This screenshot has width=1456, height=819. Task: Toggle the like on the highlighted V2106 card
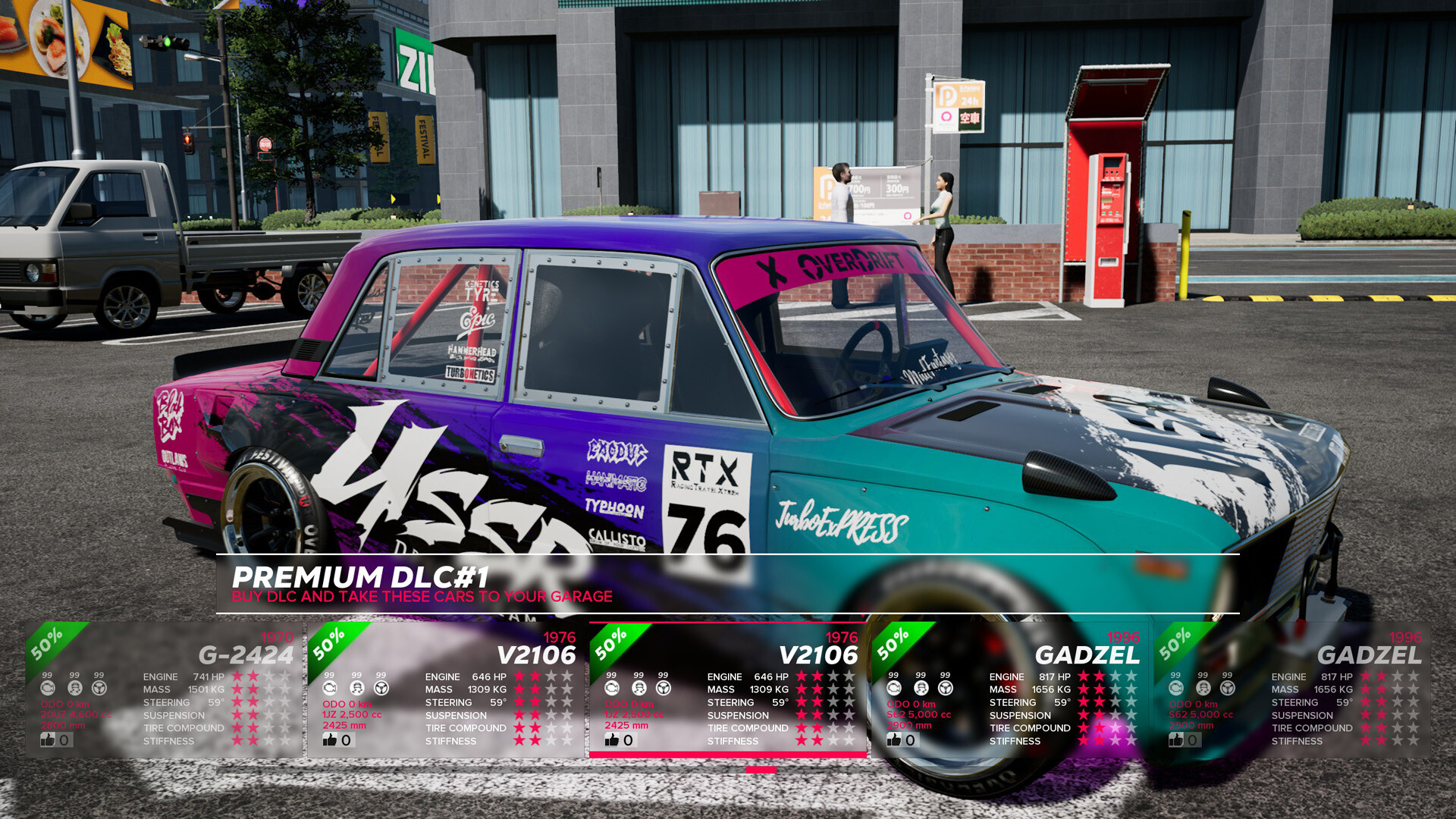pyautogui.click(x=612, y=740)
